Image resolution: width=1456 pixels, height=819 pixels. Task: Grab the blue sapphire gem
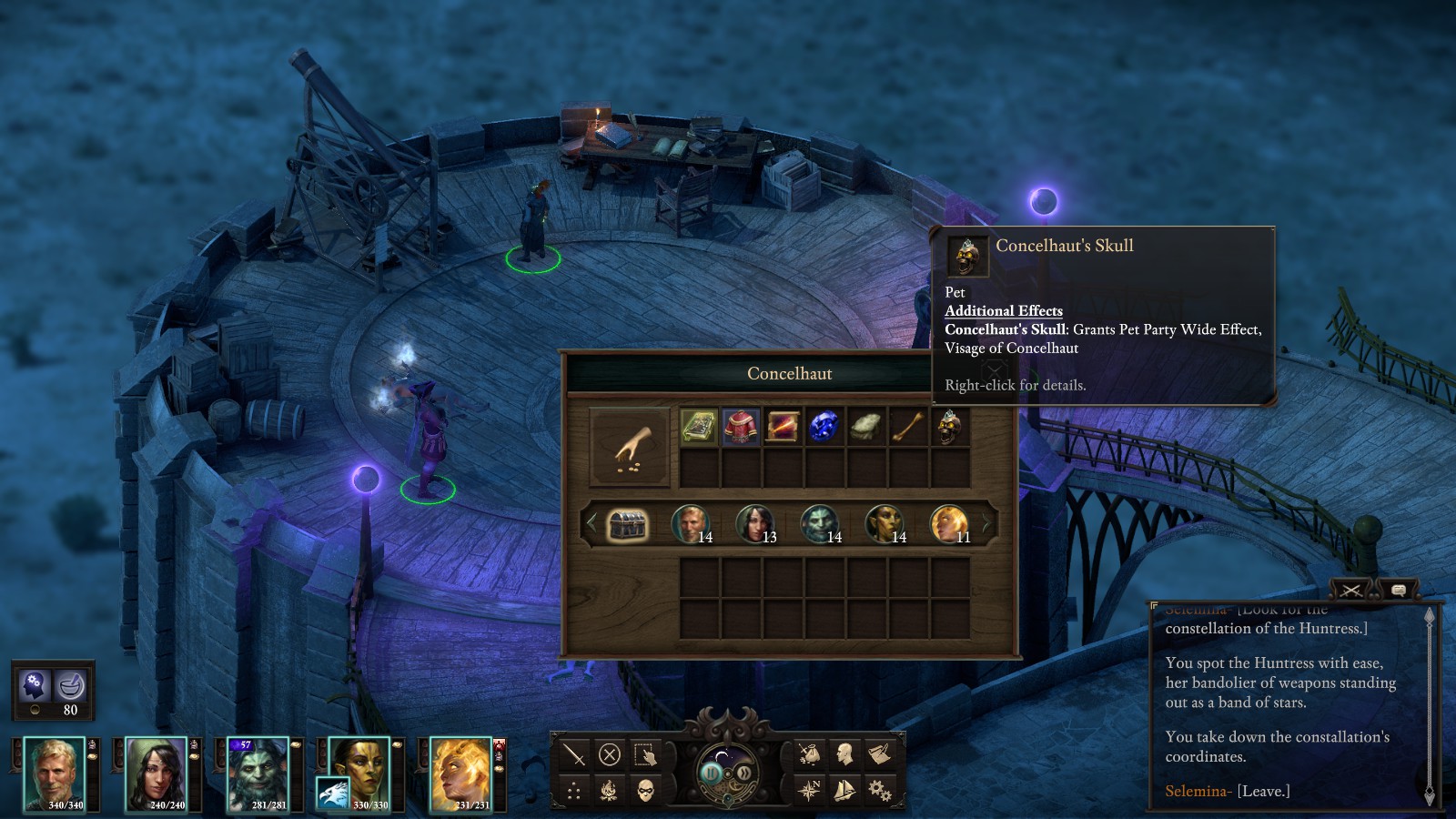[x=824, y=427]
